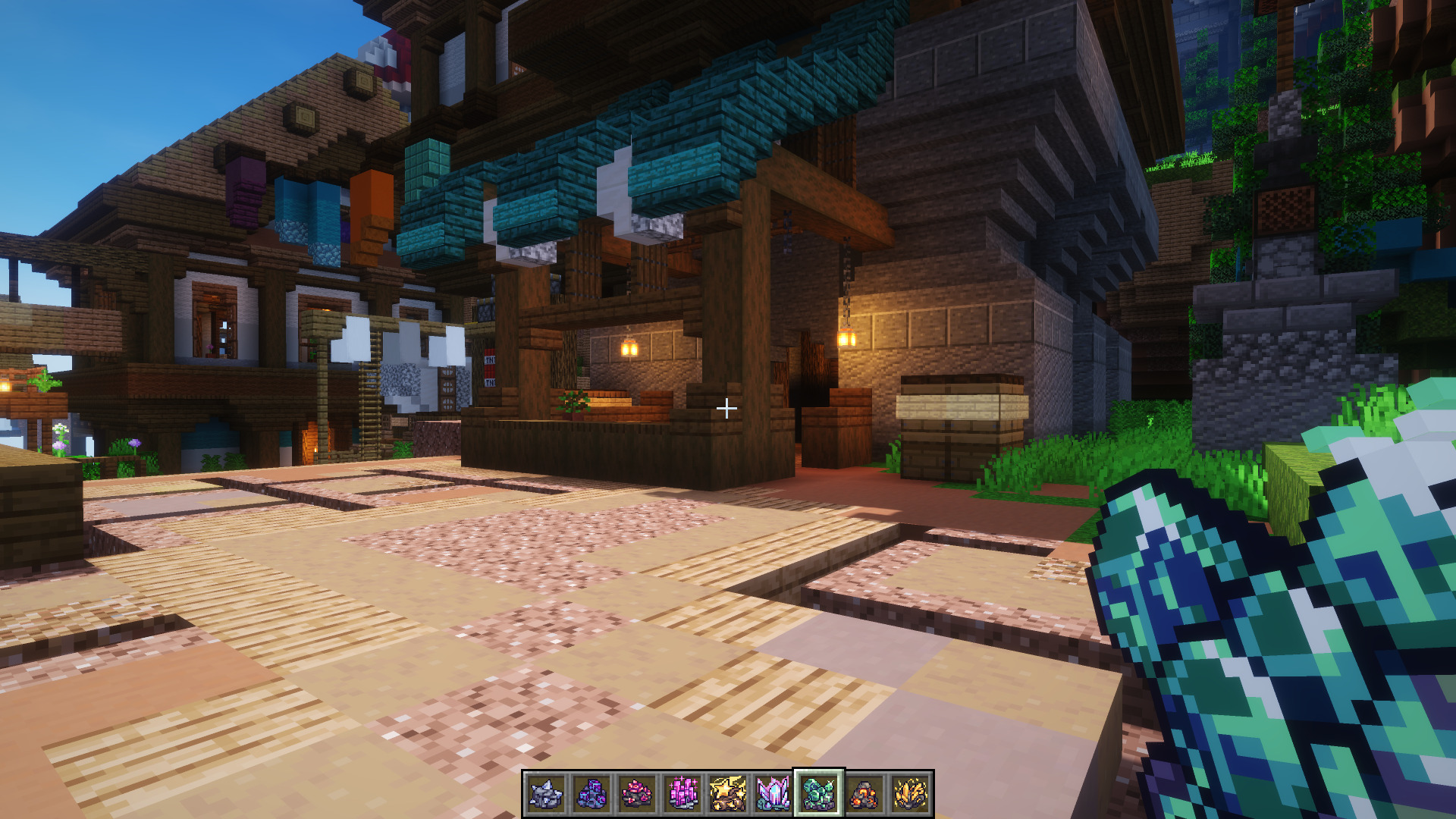Click the crosshair at screen center
This screenshot has height=819, width=1456.
[726, 408]
